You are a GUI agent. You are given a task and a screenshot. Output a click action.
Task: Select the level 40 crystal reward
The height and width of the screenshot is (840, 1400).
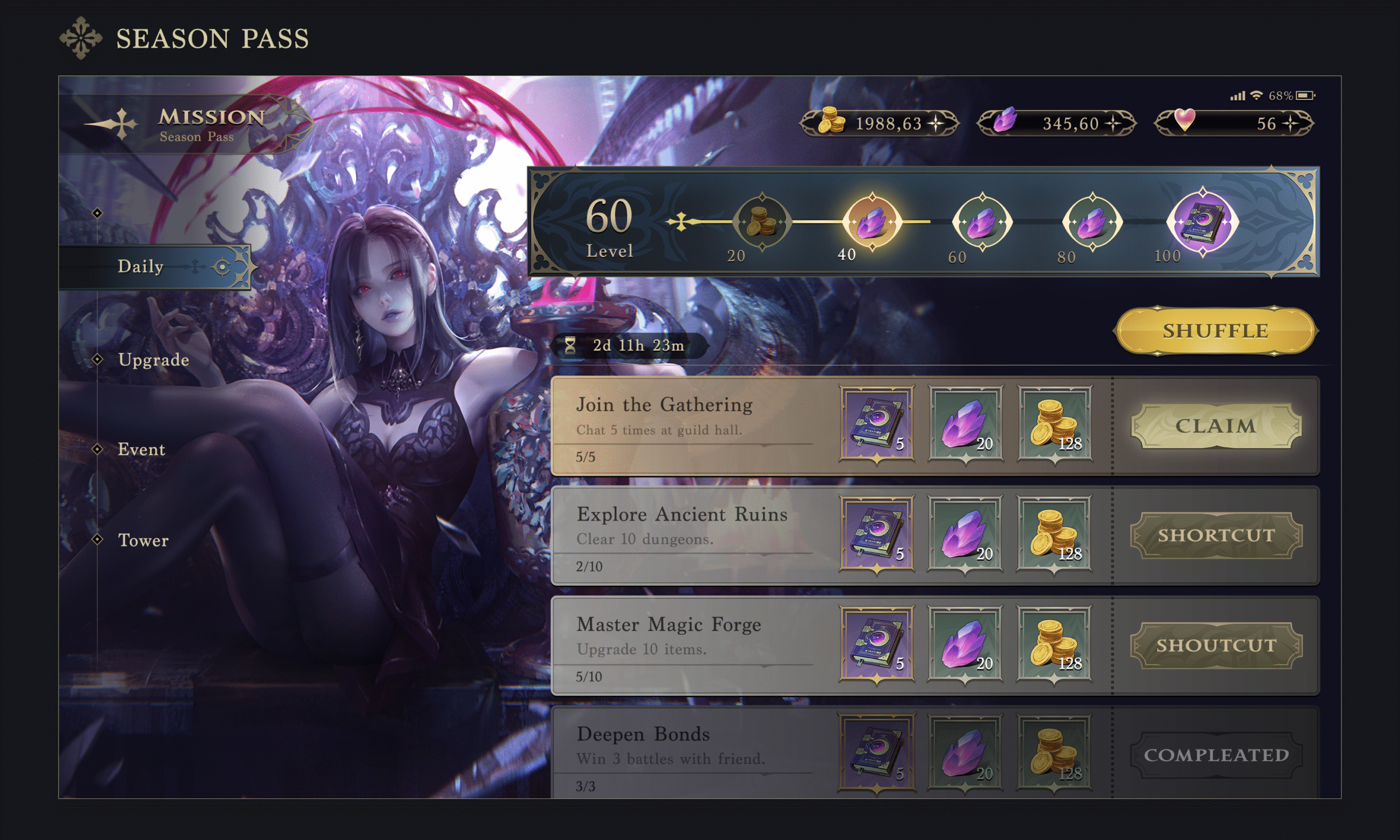click(x=872, y=221)
